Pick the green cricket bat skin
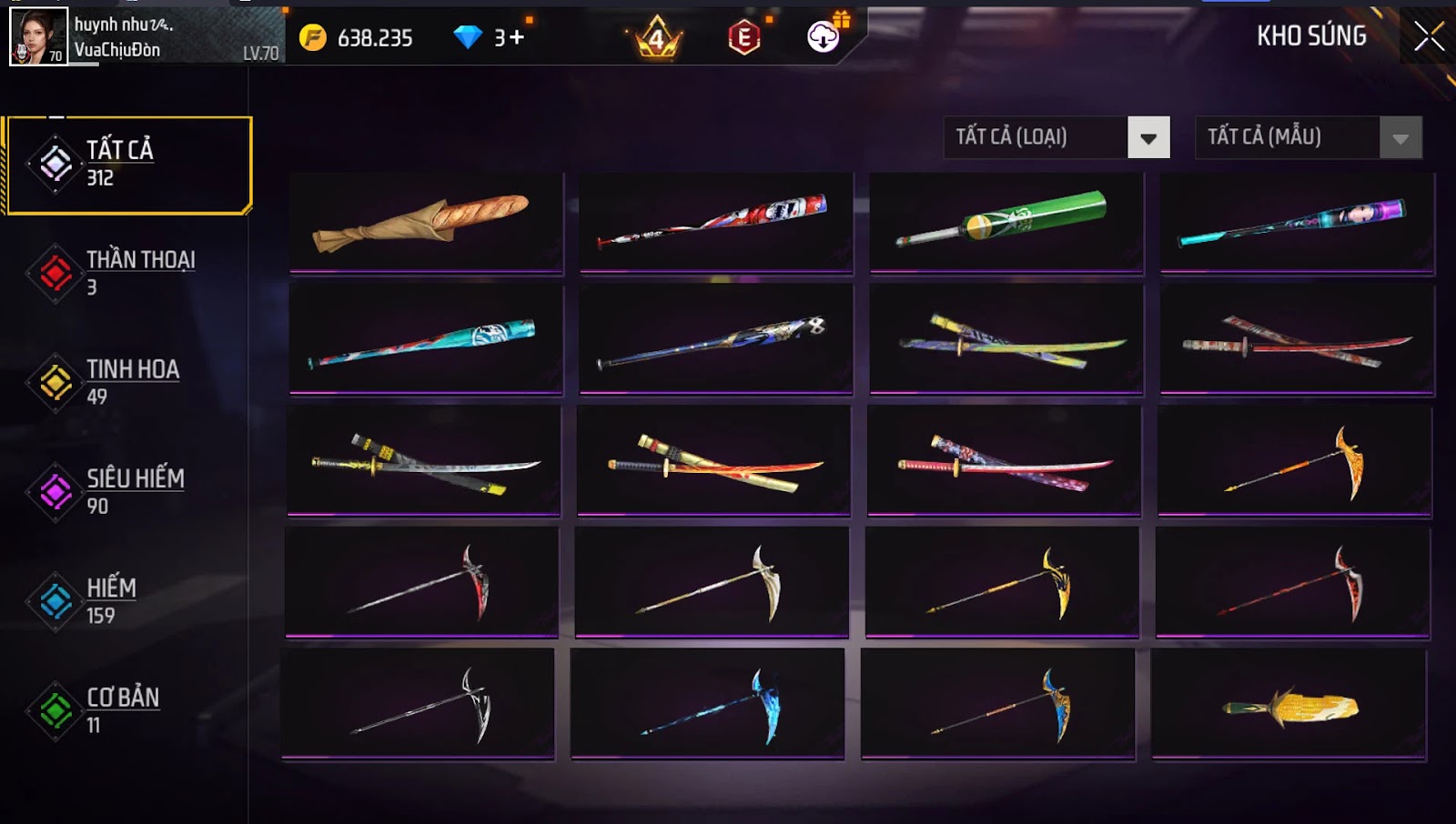 click(x=1006, y=223)
